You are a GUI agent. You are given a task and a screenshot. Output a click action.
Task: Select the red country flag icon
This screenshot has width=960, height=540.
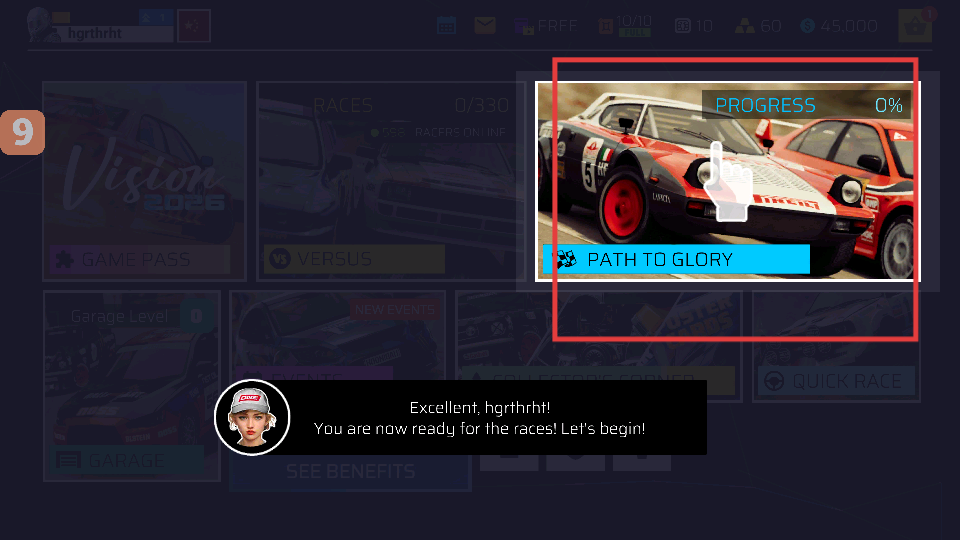193,27
